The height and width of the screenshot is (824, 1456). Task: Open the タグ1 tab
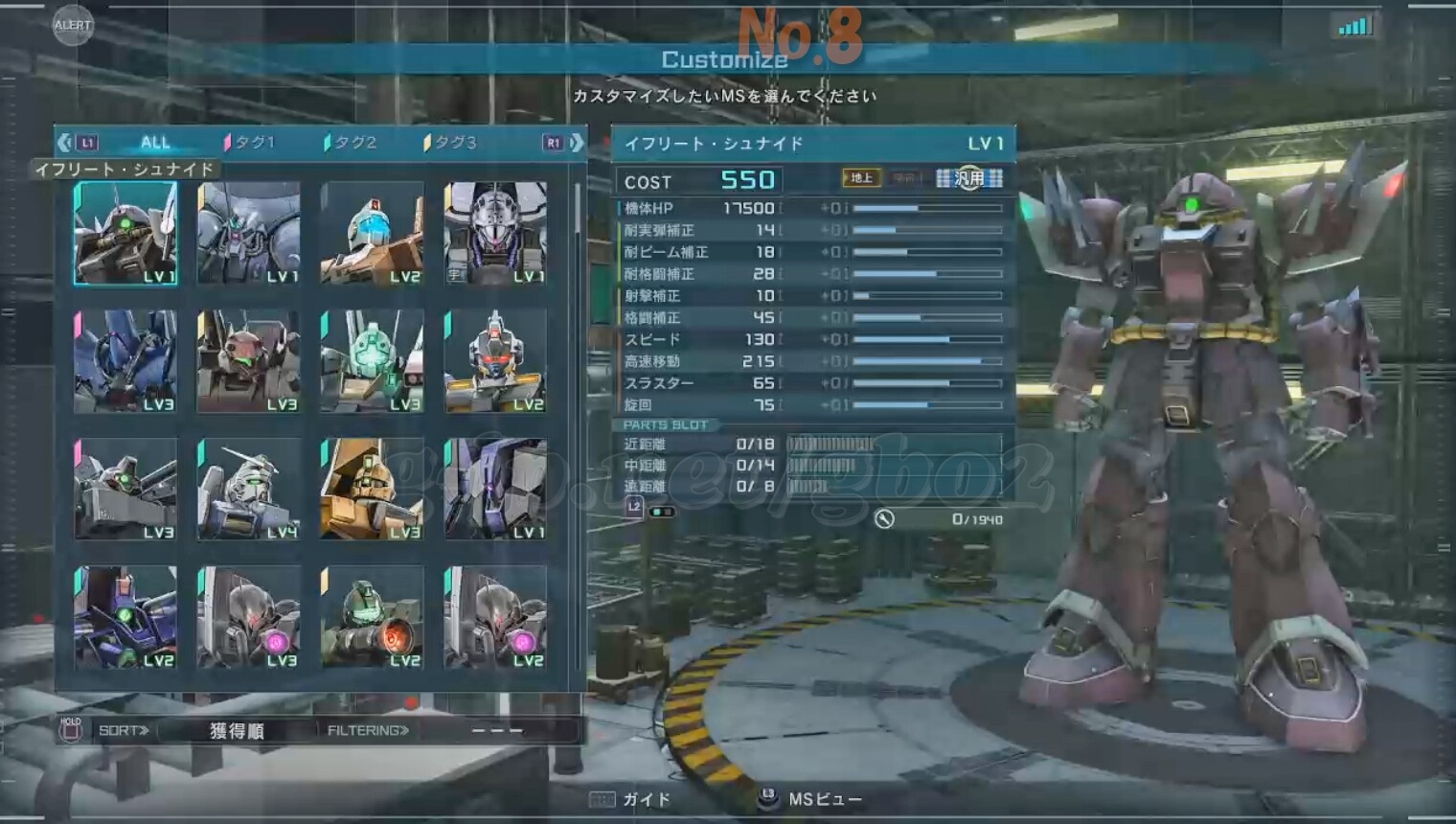250,143
